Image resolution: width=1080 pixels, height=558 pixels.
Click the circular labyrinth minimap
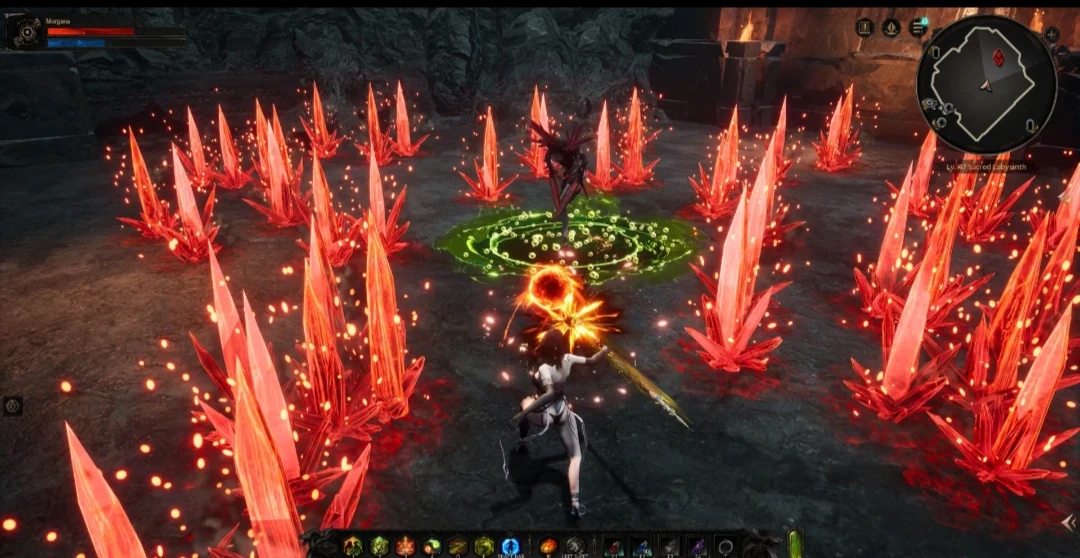986,84
